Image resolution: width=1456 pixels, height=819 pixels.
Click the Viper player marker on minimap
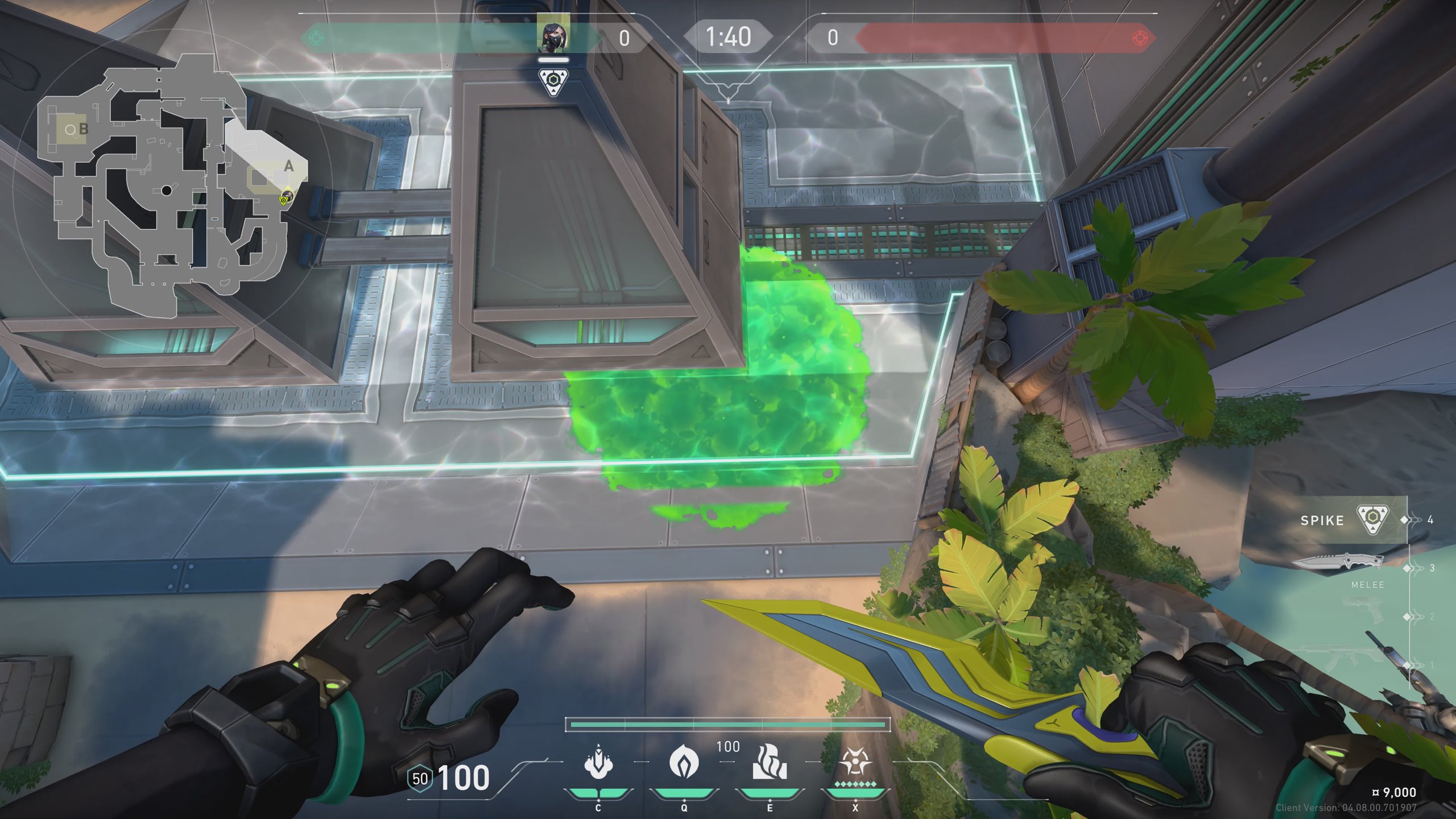tap(286, 198)
